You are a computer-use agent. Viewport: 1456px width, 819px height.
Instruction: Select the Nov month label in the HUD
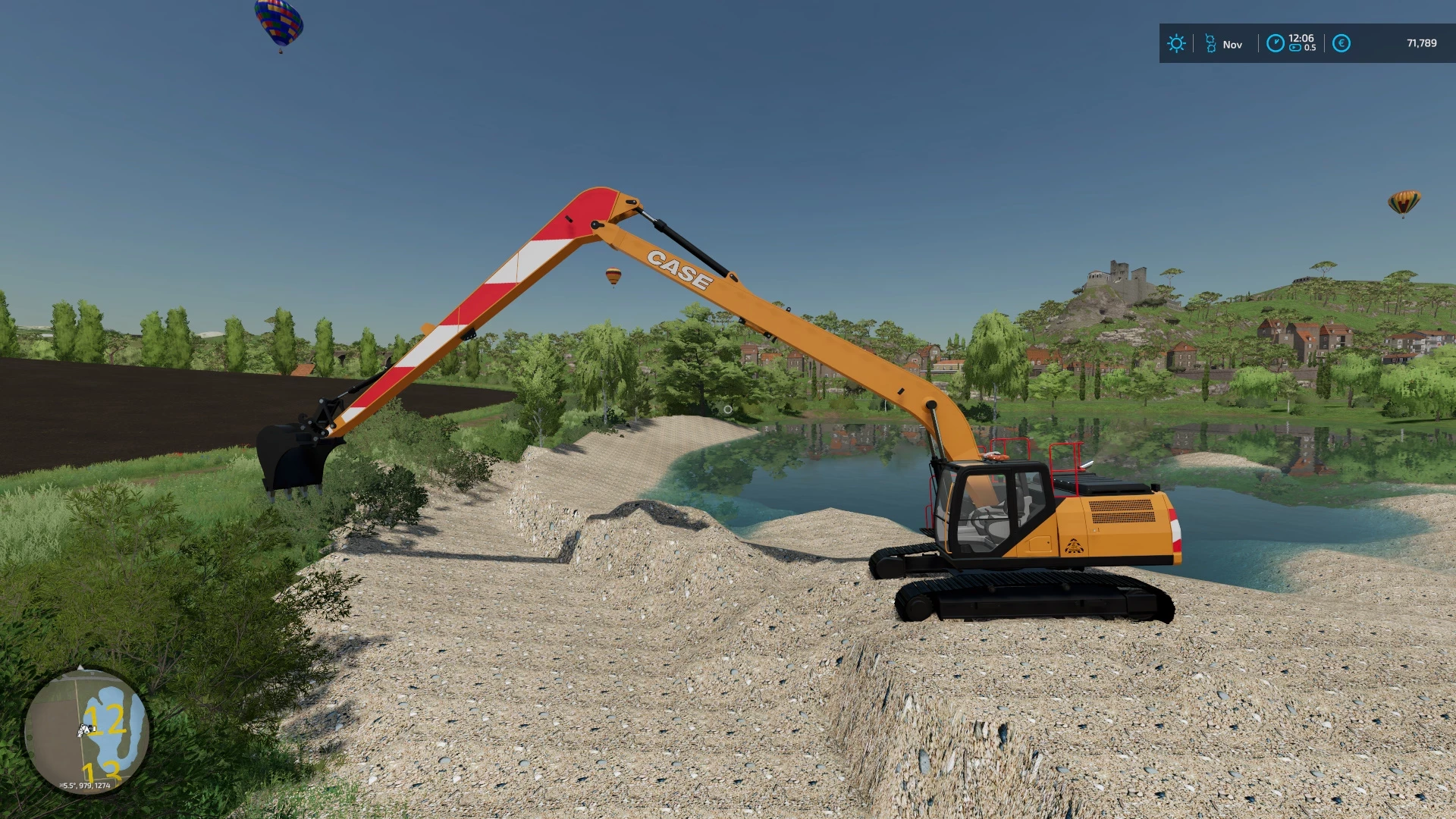pyautogui.click(x=1232, y=44)
